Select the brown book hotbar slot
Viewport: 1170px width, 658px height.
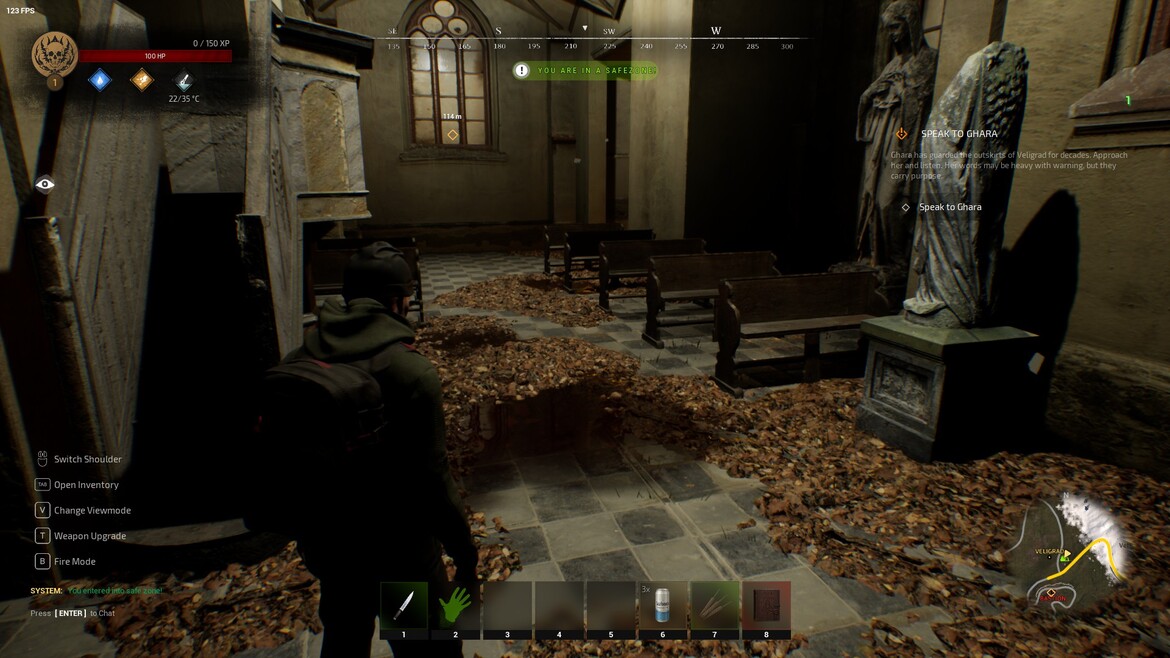pyautogui.click(x=767, y=606)
